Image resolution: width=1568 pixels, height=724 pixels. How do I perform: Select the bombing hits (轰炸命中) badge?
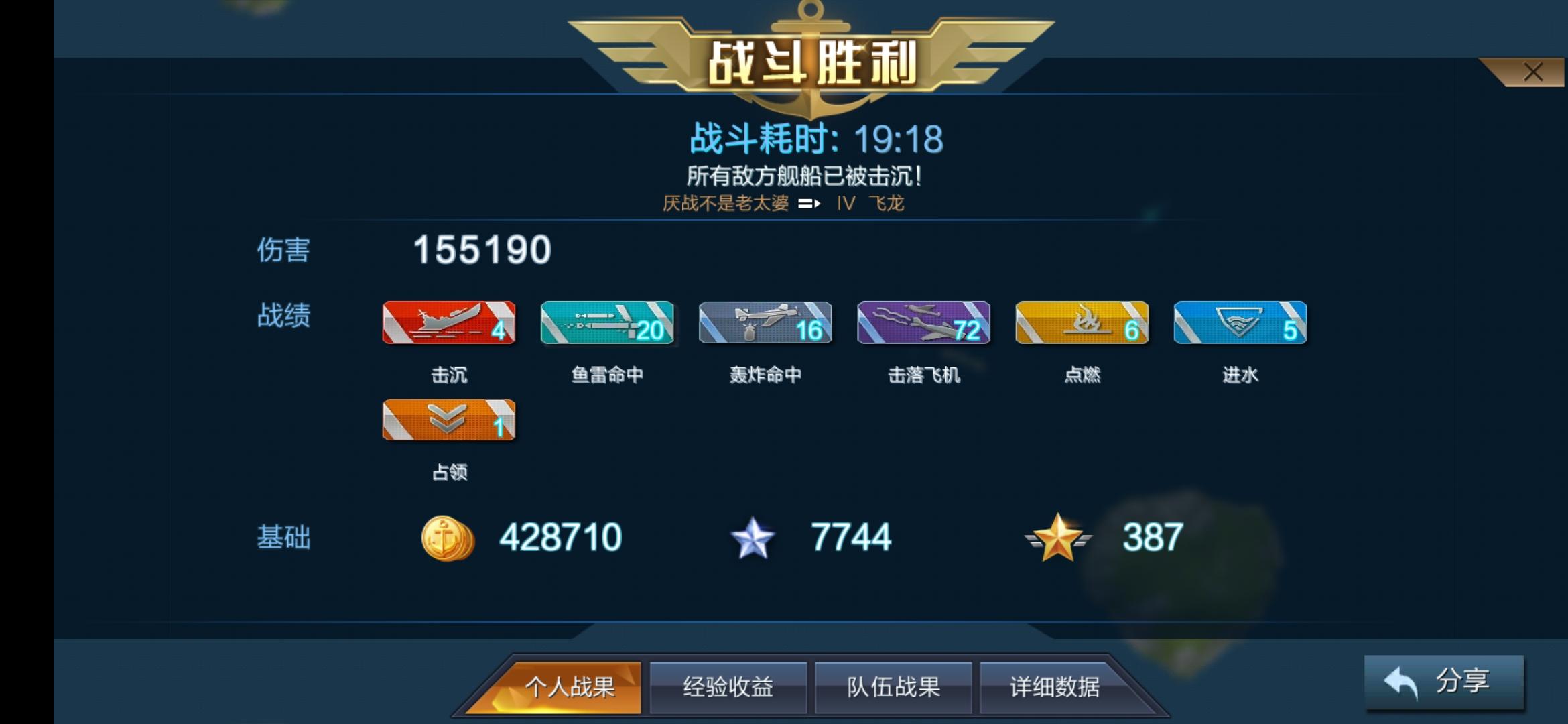[765, 323]
